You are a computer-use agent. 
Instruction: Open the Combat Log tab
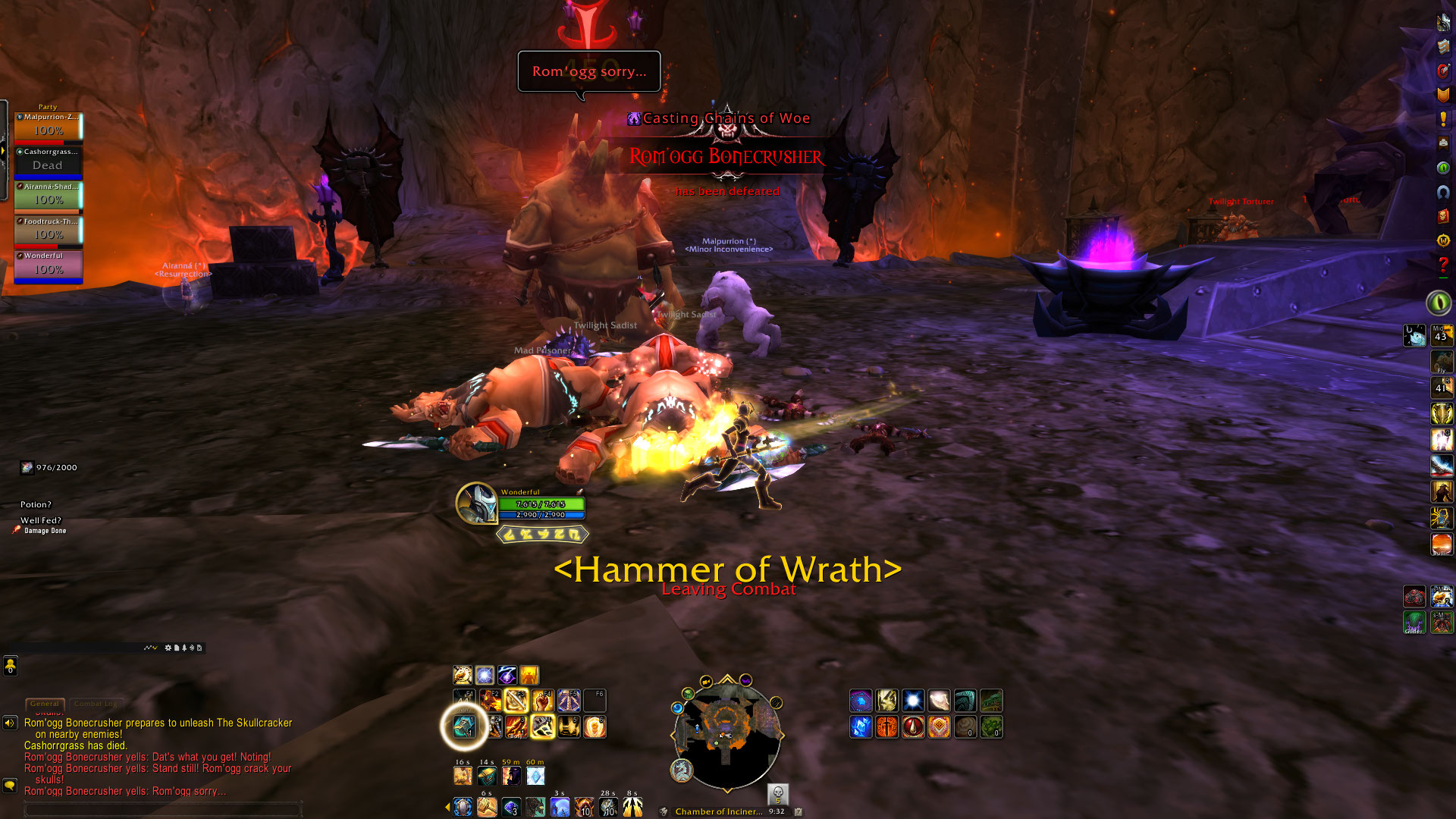tap(96, 704)
